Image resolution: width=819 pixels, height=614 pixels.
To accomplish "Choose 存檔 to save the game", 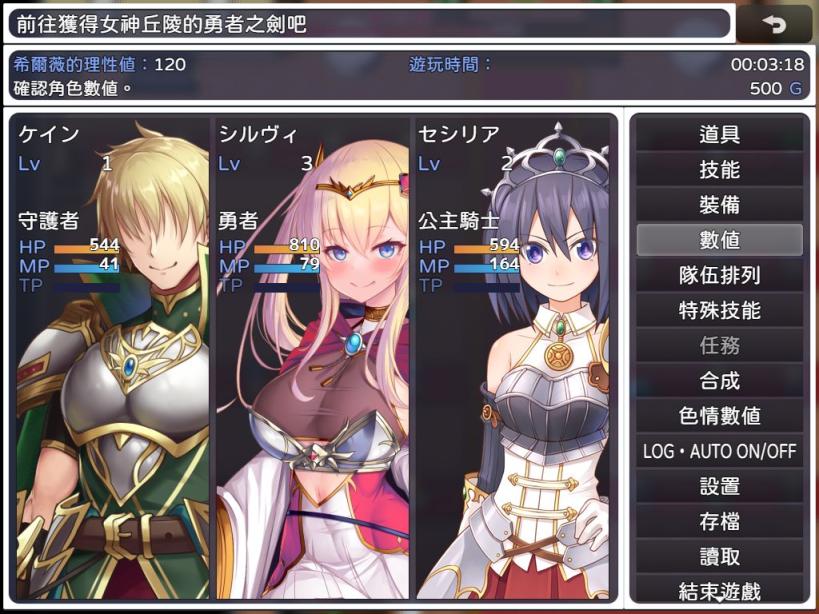I will coord(719,521).
